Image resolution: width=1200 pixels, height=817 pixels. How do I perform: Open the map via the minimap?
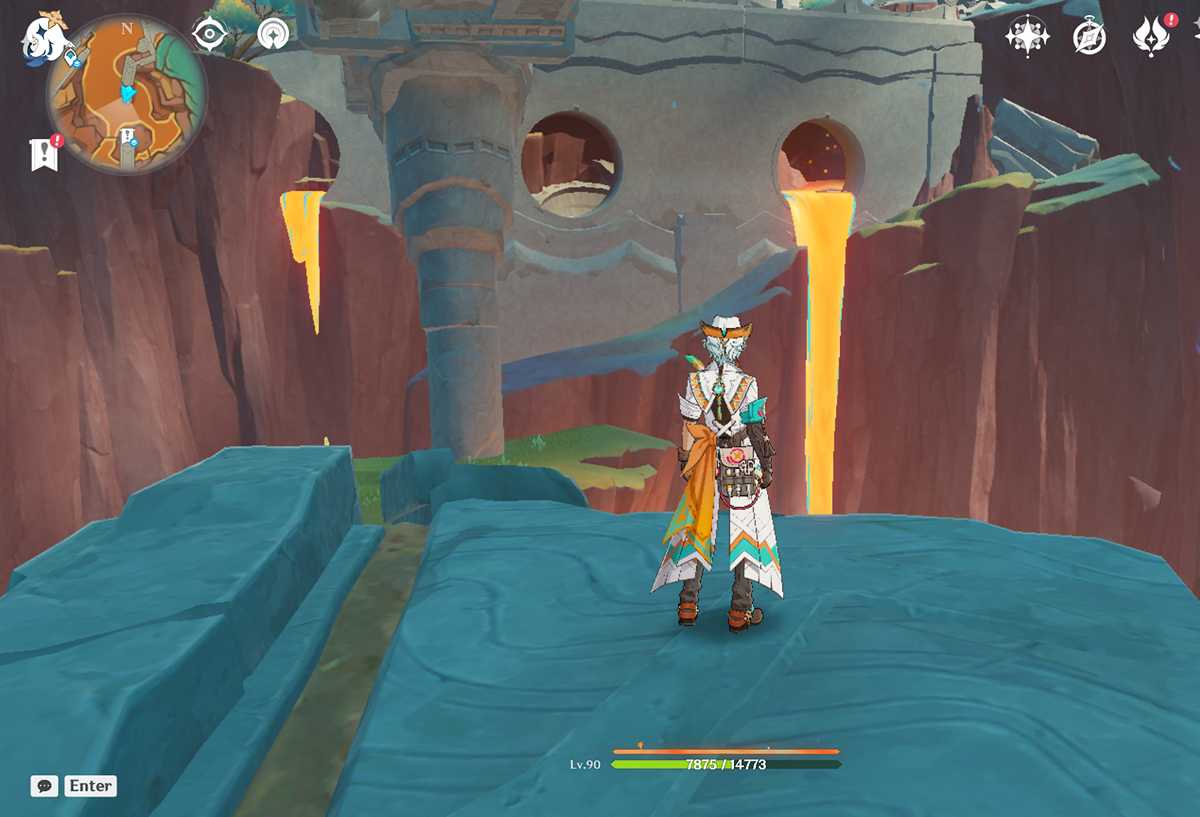(x=127, y=93)
